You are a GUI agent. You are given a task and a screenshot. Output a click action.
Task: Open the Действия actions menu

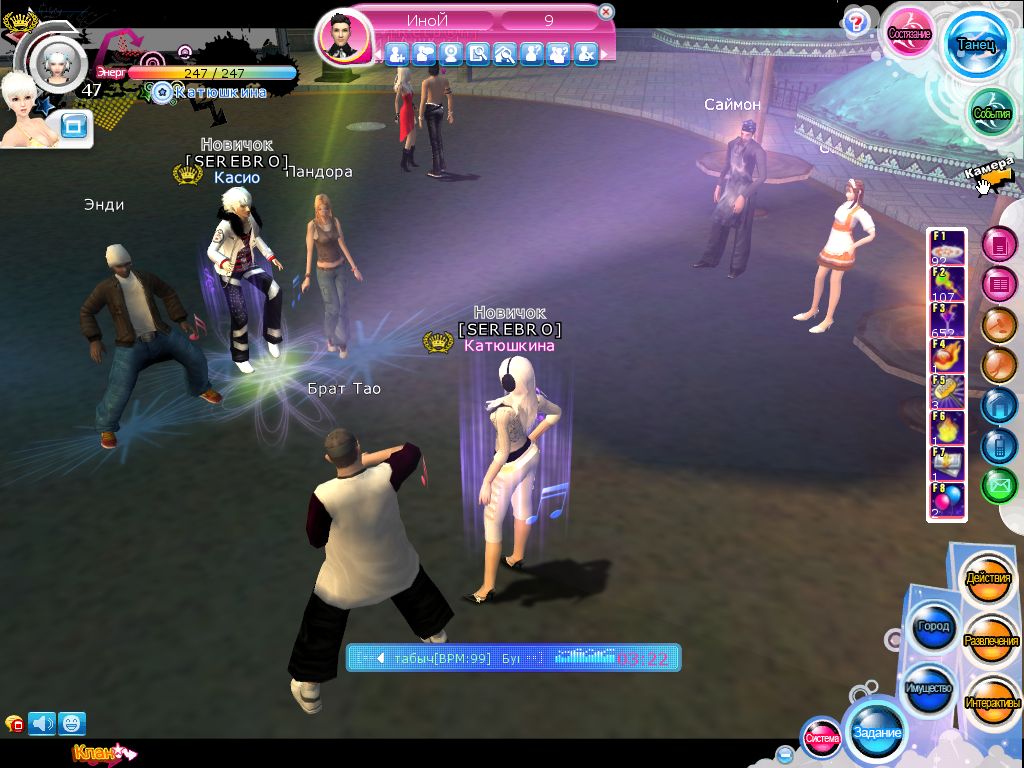coord(988,579)
